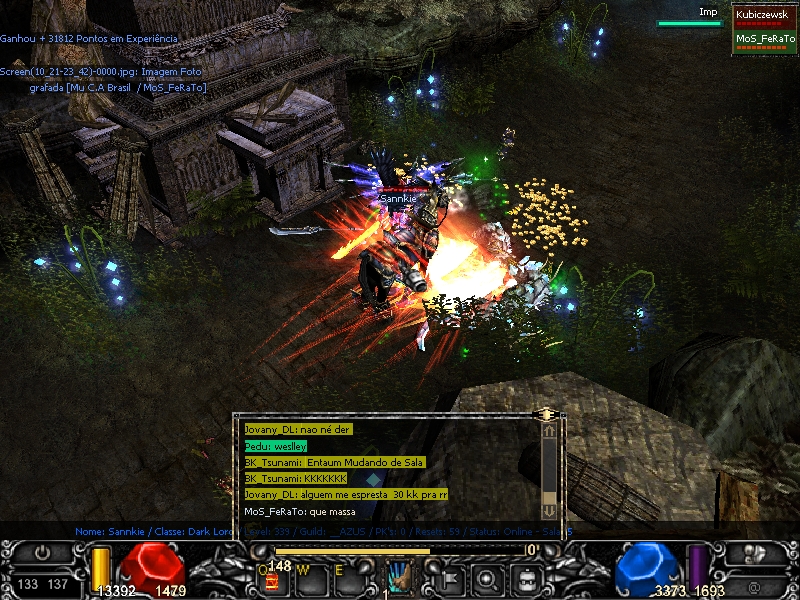Click Pedu's "weslley" chat message
Screen dimensions: 800x600
tap(275, 445)
